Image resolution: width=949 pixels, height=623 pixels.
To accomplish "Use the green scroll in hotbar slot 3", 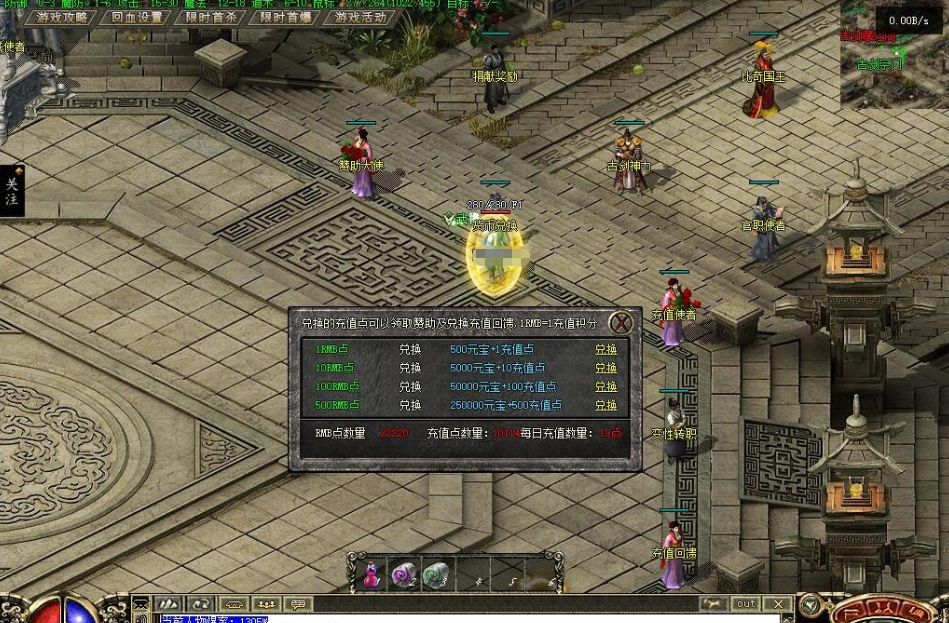I will (436, 574).
